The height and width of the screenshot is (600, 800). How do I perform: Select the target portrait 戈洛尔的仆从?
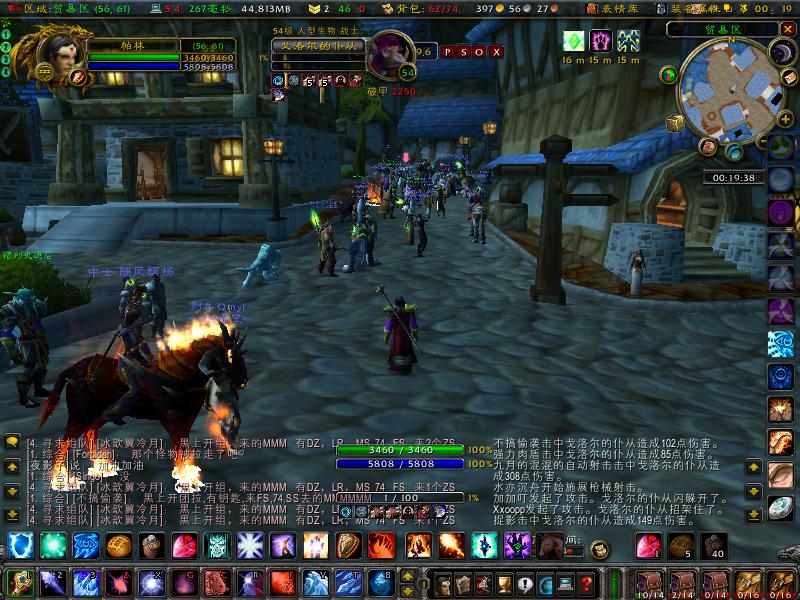coord(391,53)
